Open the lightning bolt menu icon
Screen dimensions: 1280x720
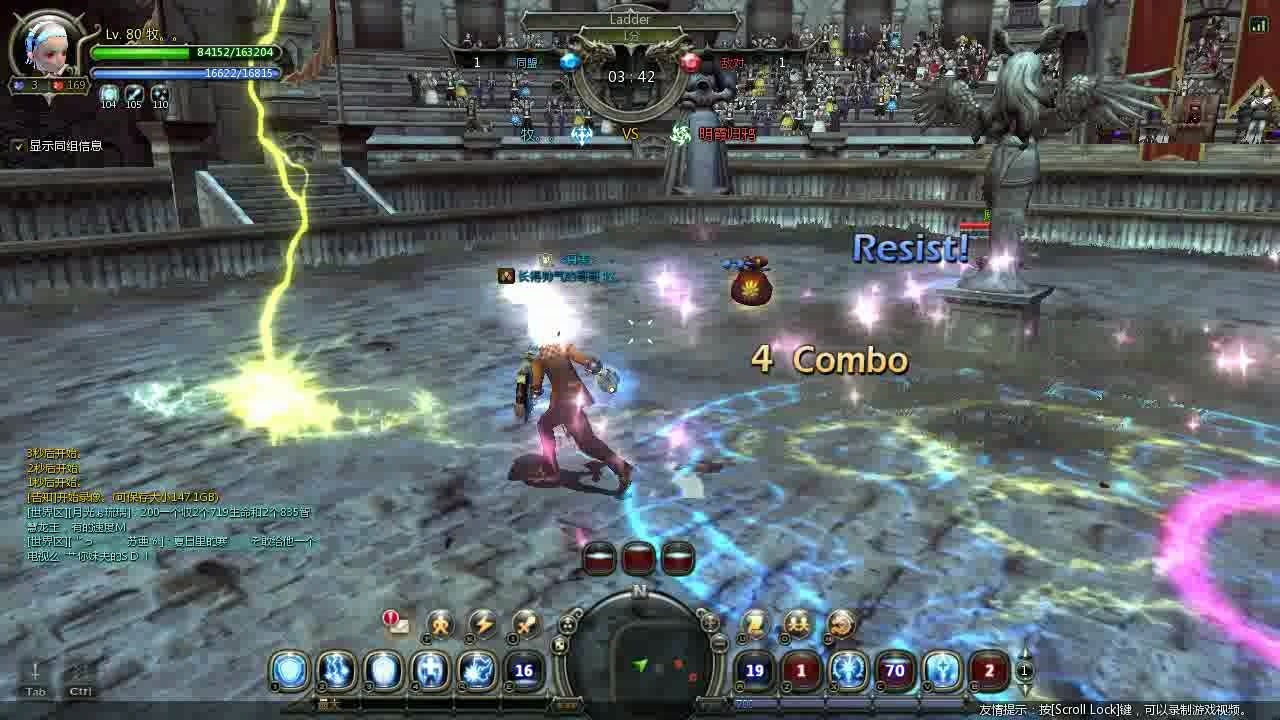483,625
